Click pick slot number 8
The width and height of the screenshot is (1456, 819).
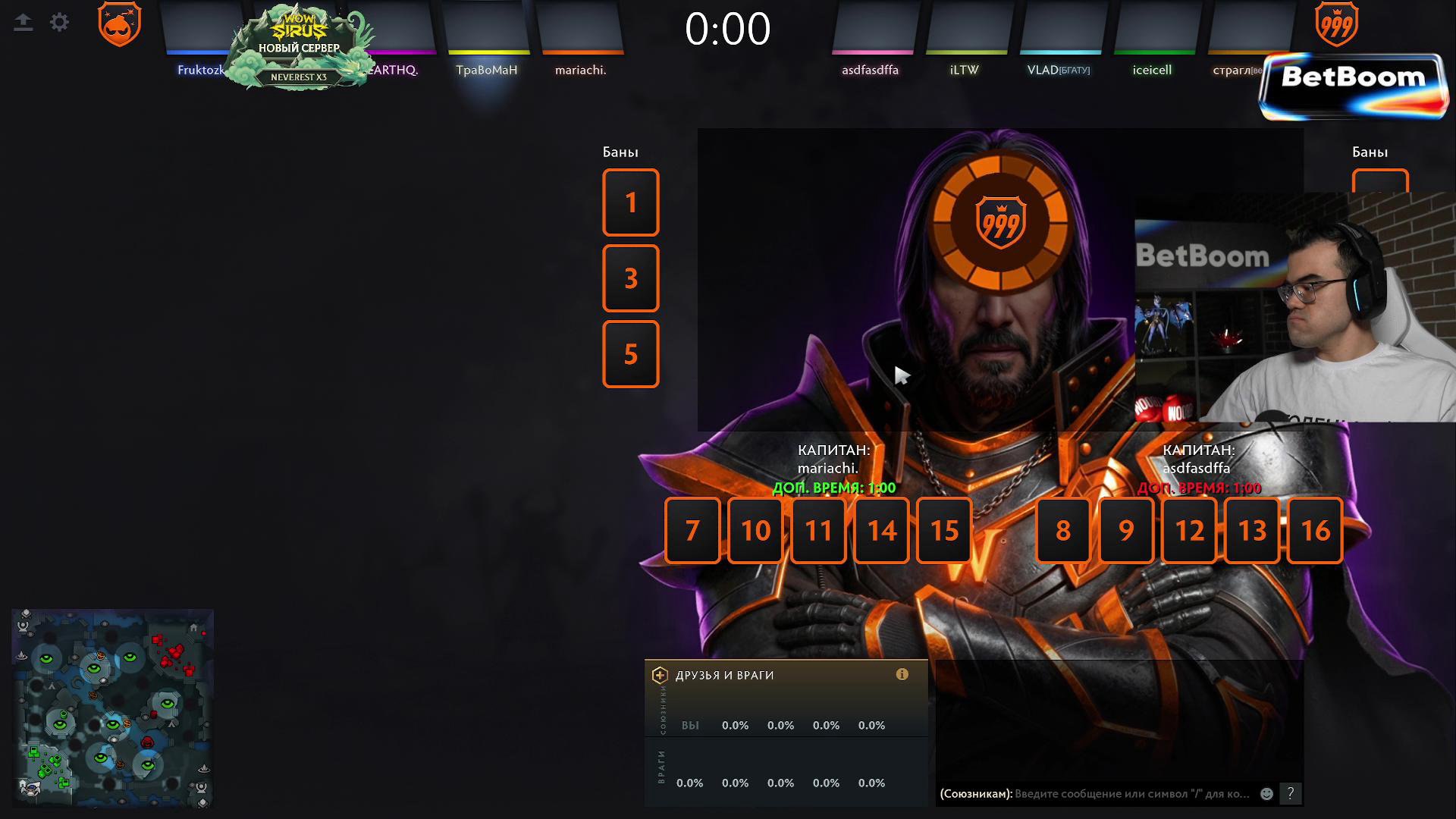1062,530
